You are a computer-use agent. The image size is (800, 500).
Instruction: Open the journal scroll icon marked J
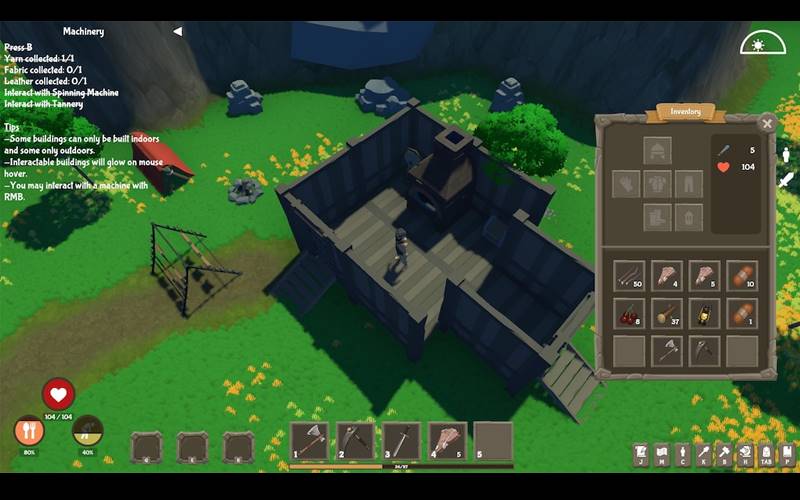[x=640, y=455]
